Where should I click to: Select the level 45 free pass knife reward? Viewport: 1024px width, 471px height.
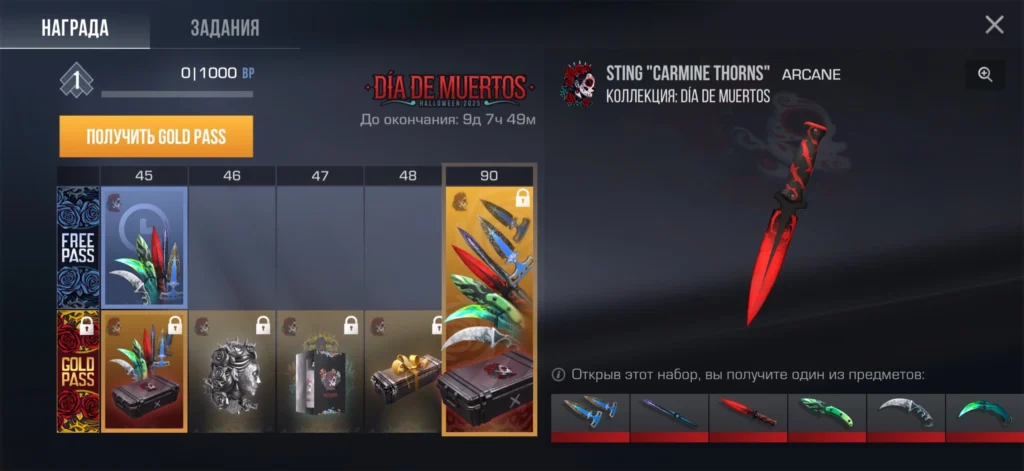point(144,246)
